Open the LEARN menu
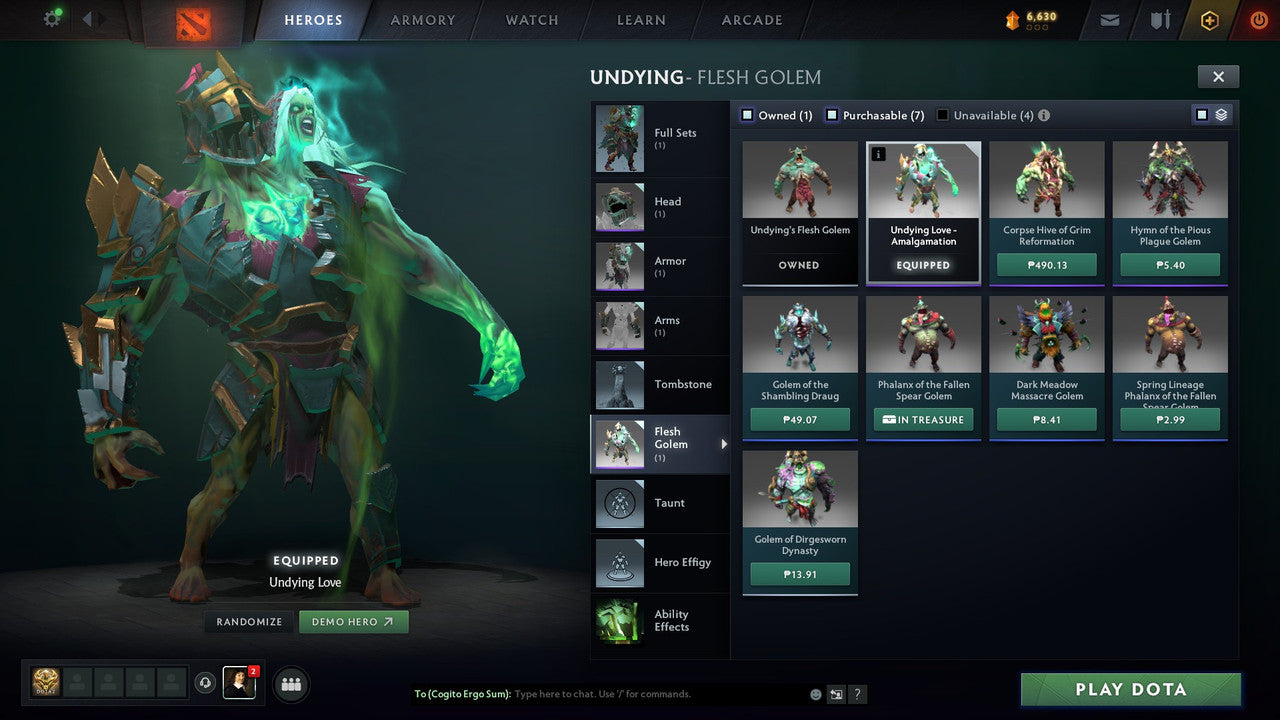Image resolution: width=1280 pixels, height=720 pixels. (641, 19)
